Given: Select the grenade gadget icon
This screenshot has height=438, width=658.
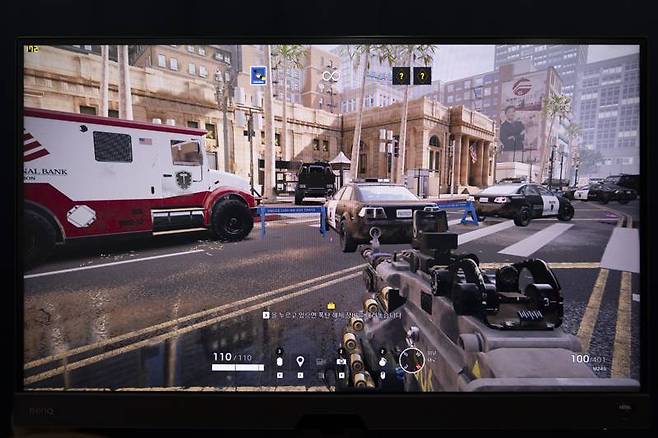Looking at the screenshot, I should click(382, 360).
